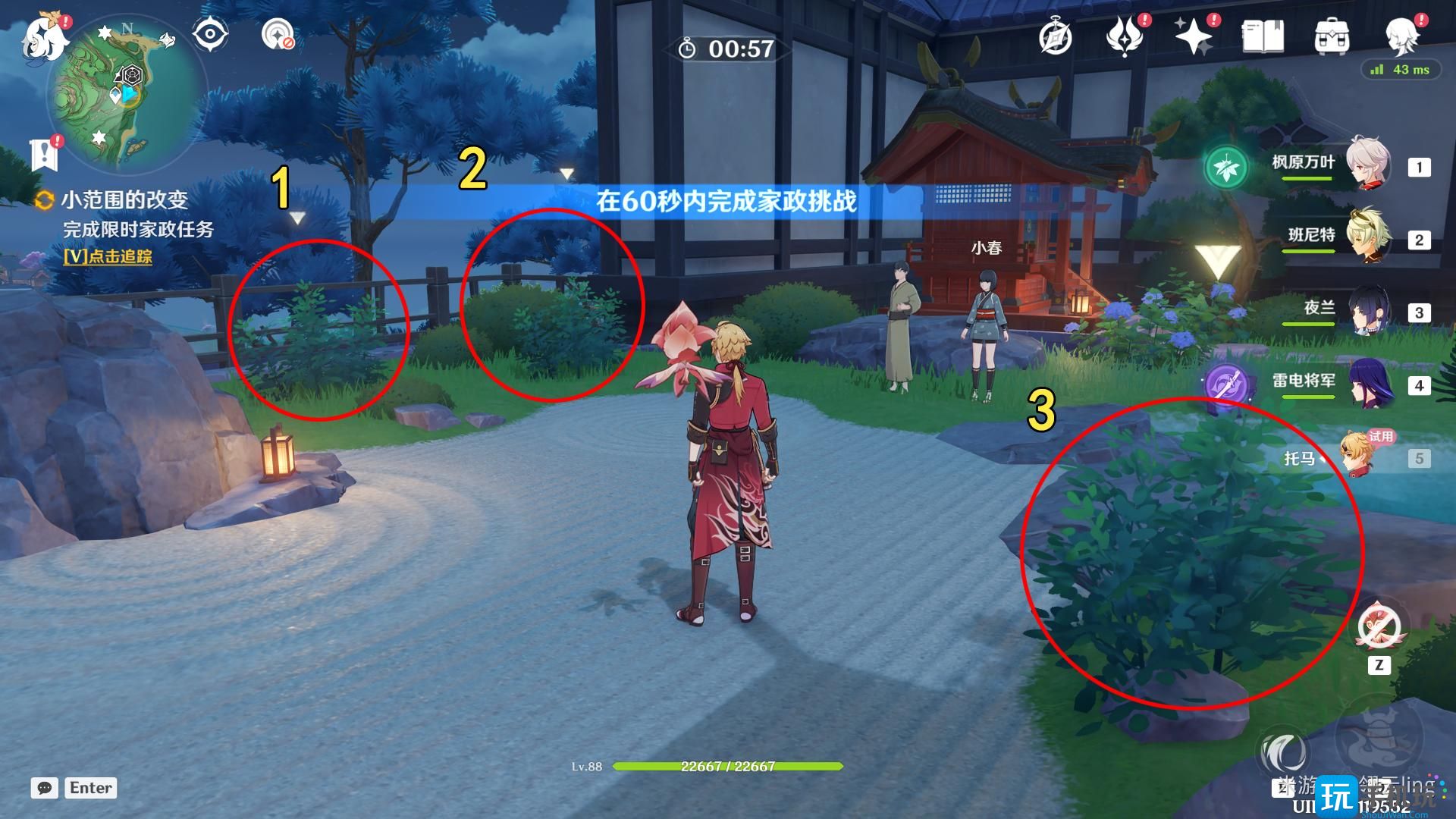
Task: Click the crossed-out gadget icon above Z
Action: click(1379, 626)
